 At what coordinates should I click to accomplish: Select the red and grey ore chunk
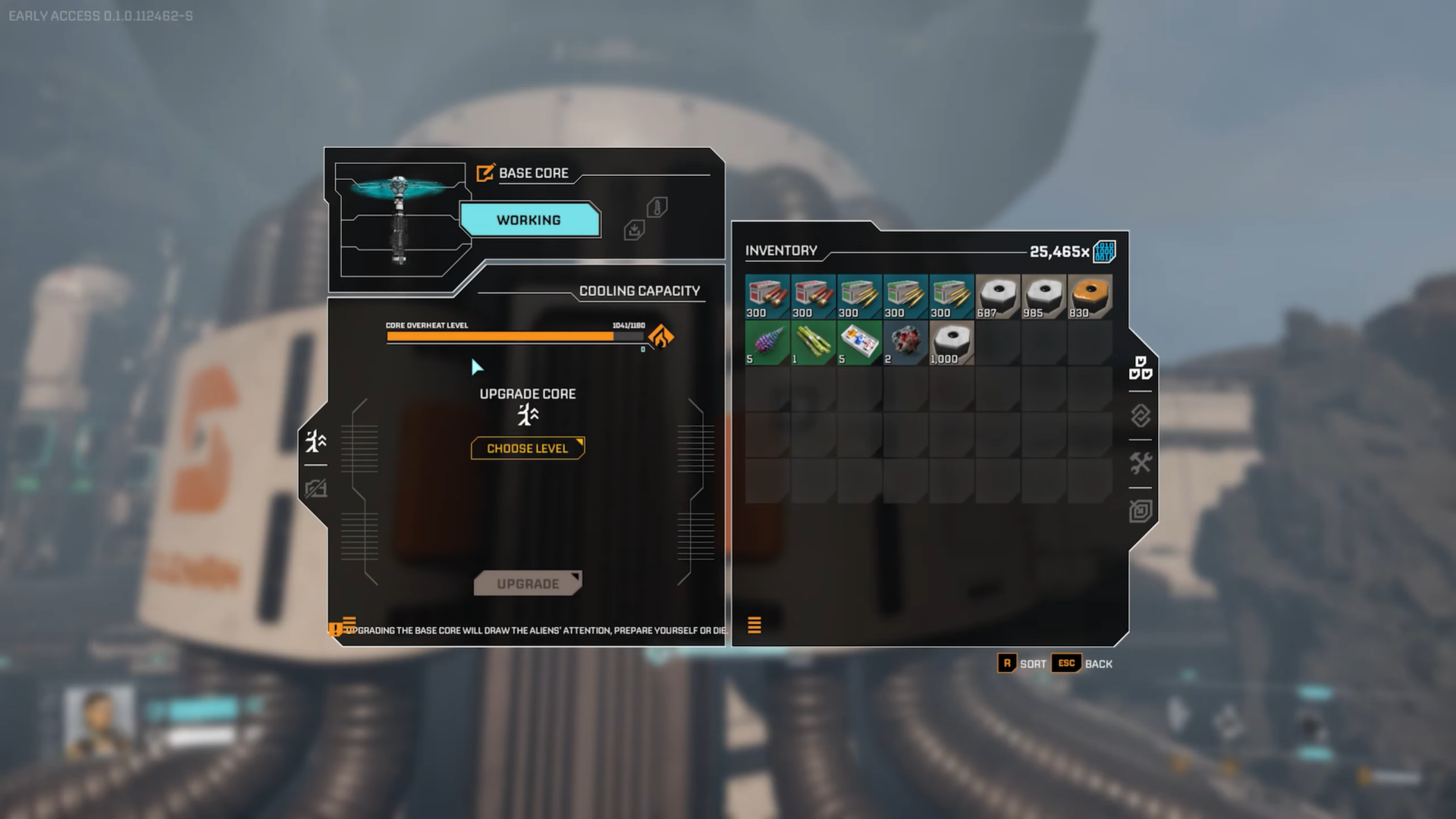pyautogui.click(x=905, y=342)
